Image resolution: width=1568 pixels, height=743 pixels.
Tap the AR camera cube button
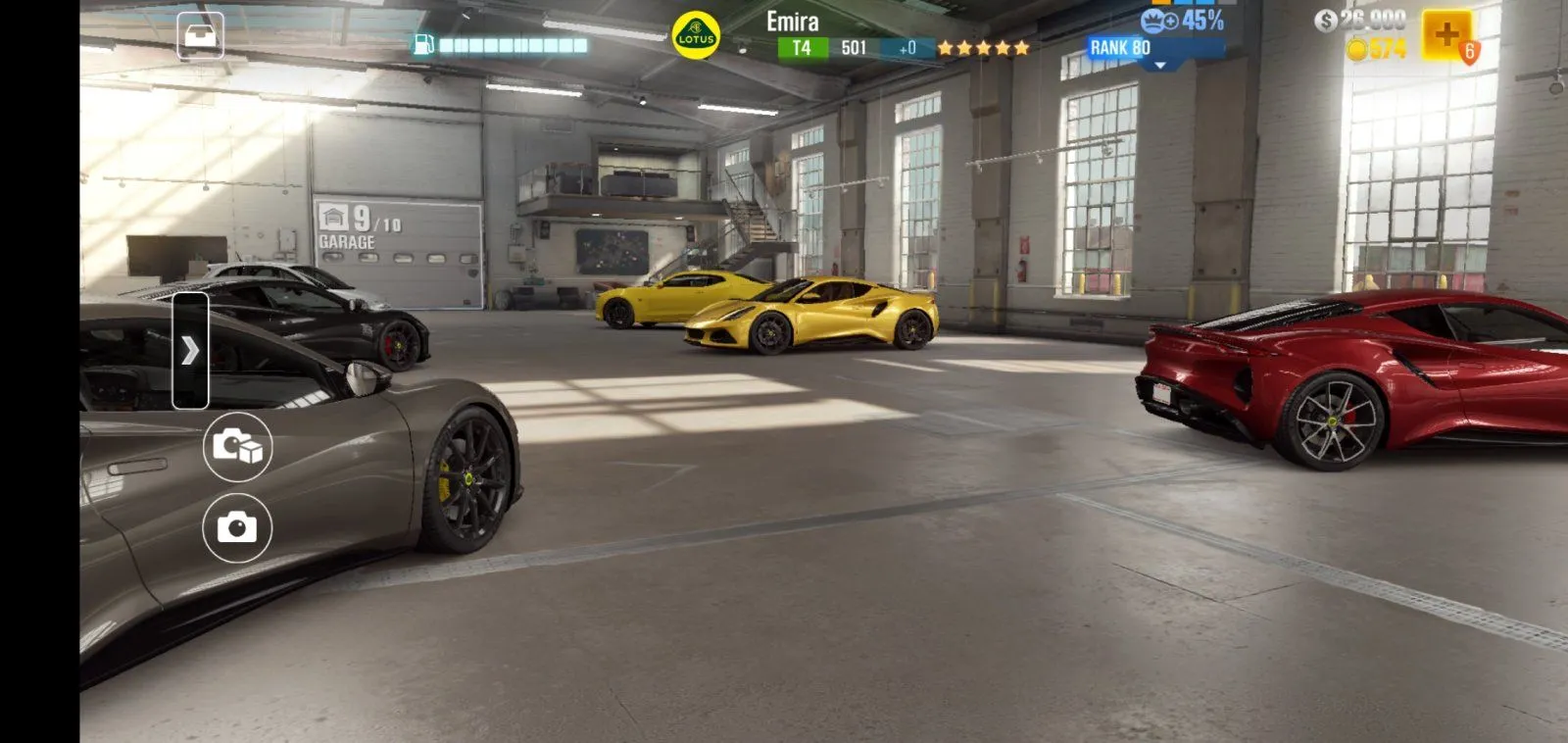237,446
